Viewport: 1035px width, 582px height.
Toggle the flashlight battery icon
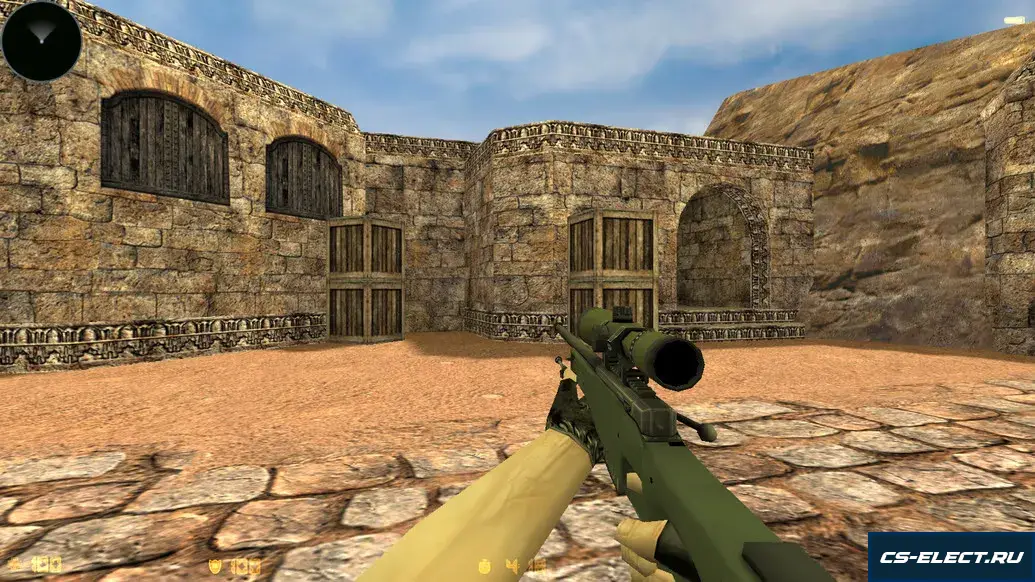(1014, 20)
